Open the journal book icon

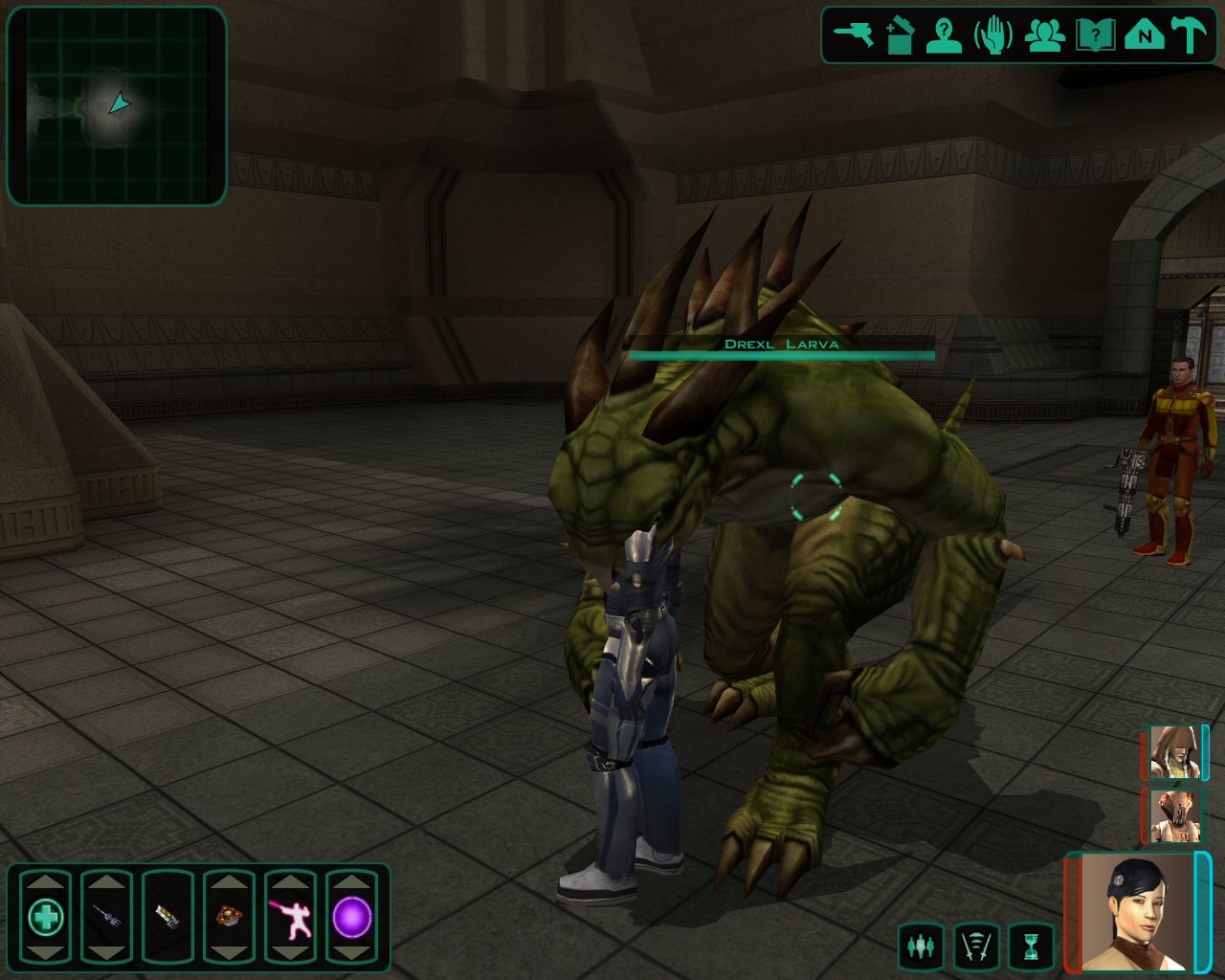[1094, 35]
